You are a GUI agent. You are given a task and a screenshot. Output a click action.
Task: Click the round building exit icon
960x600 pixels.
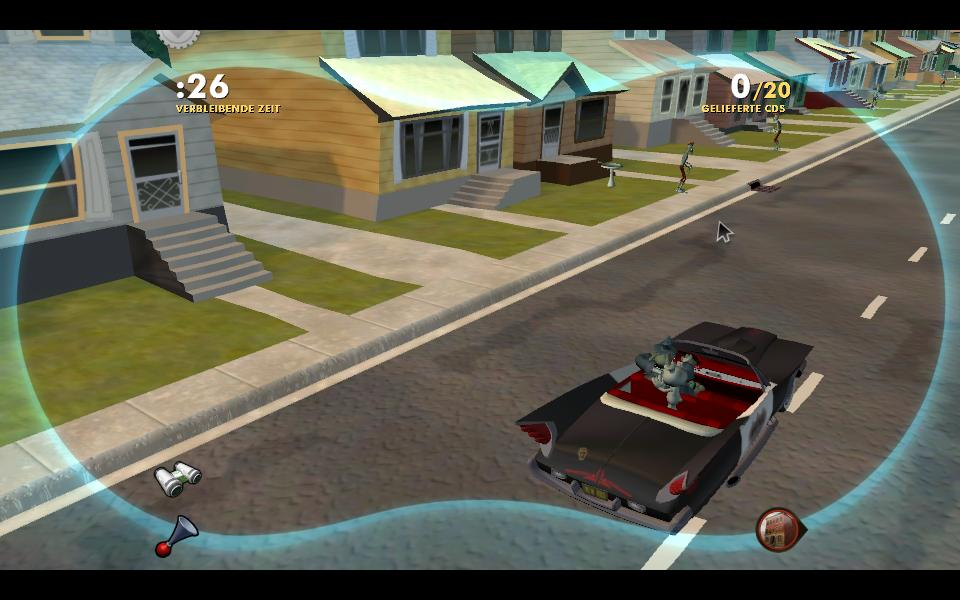click(778, 529)
